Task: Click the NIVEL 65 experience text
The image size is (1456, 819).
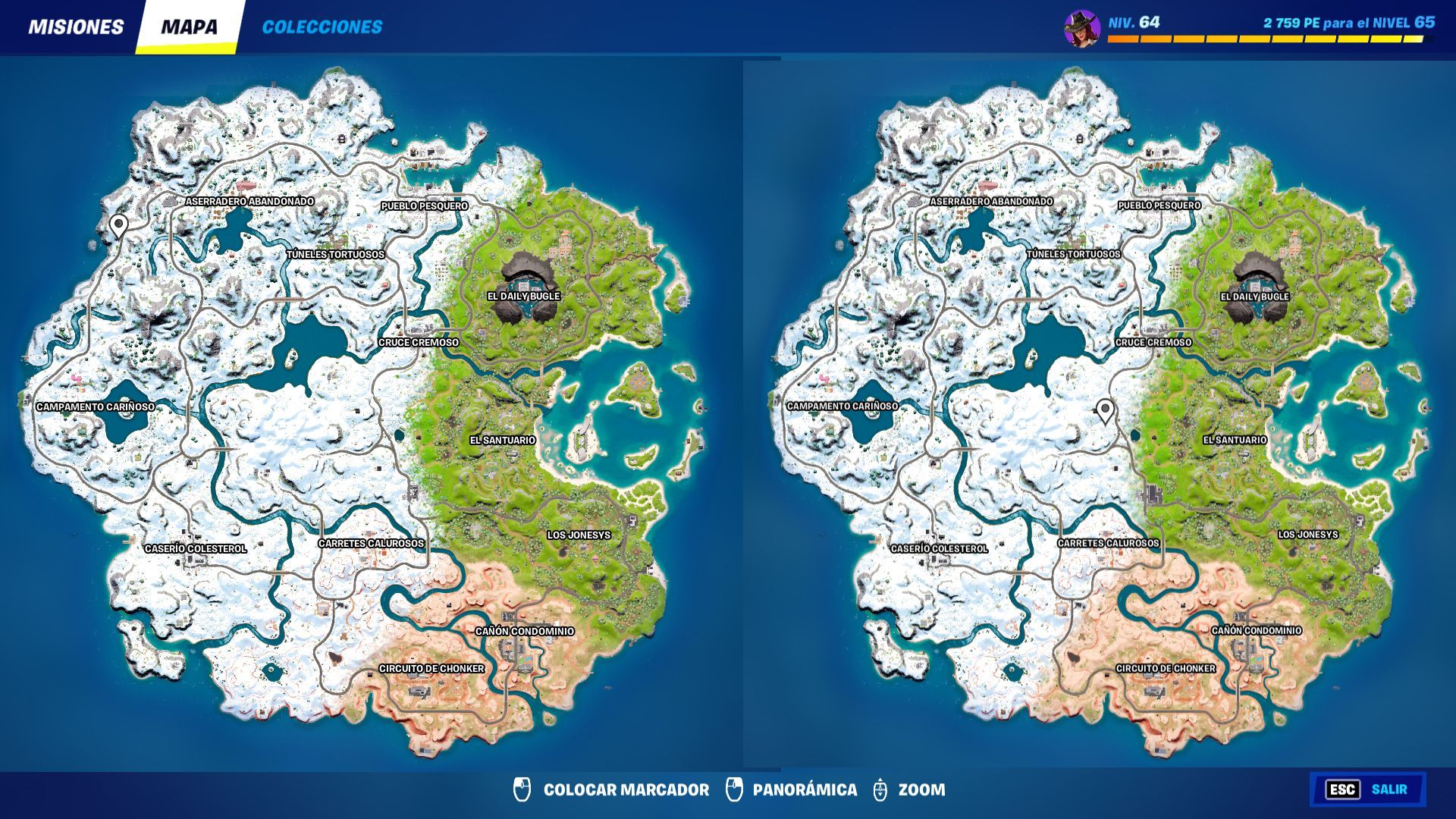Action: click(1350, 23)
